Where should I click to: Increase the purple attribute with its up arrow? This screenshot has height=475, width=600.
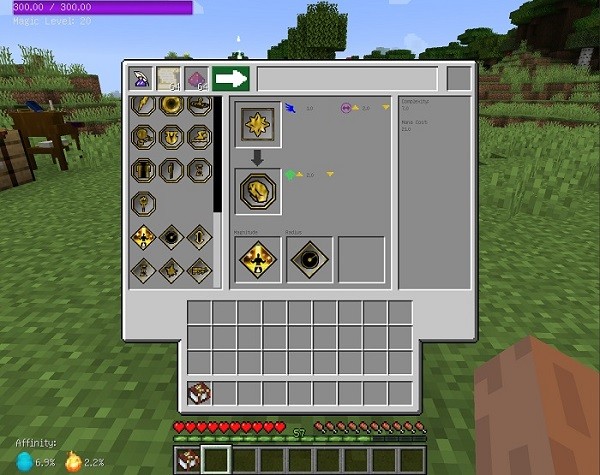pyautogui.click(x=353, y=107)
